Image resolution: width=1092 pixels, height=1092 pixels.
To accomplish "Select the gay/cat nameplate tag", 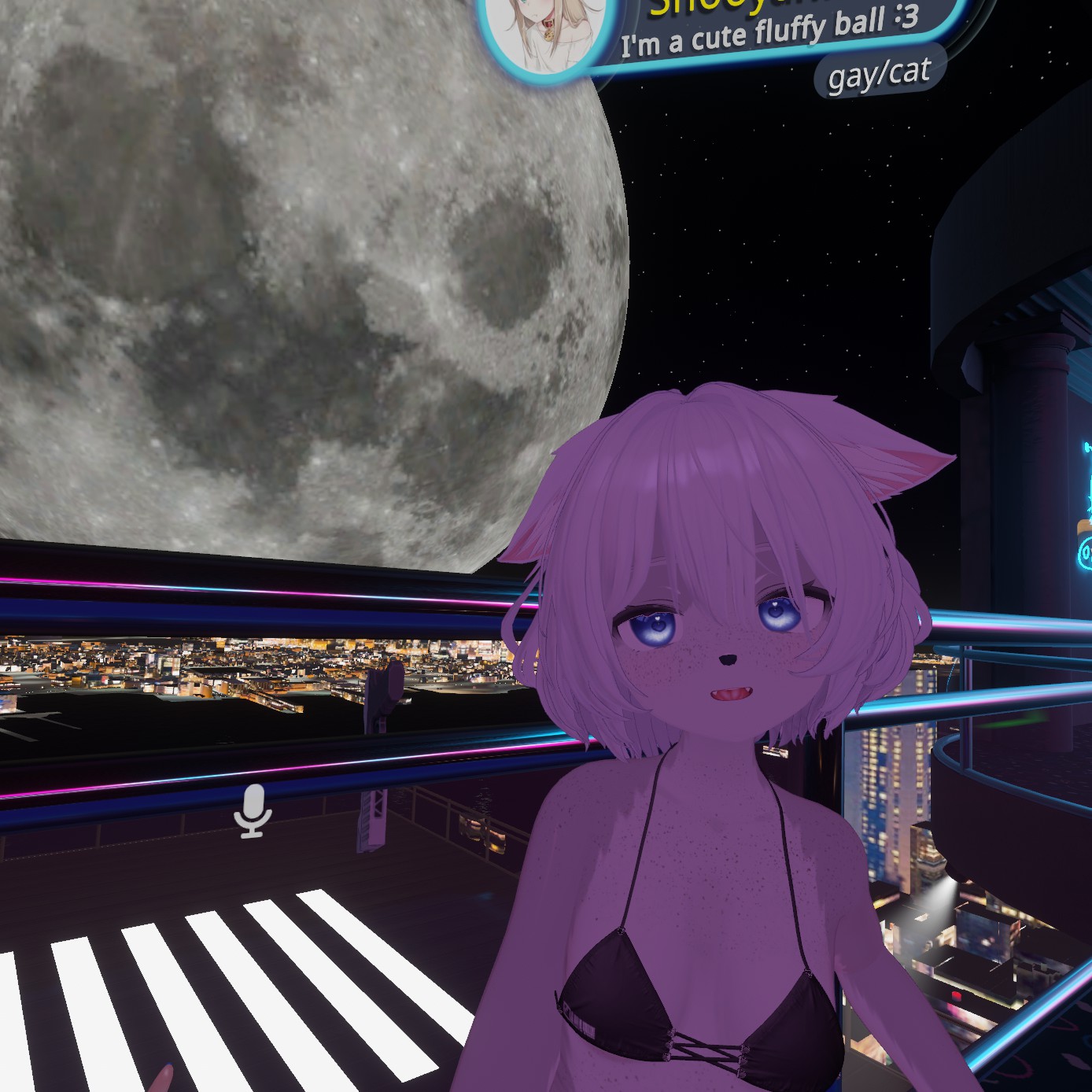I will [879, 75].
